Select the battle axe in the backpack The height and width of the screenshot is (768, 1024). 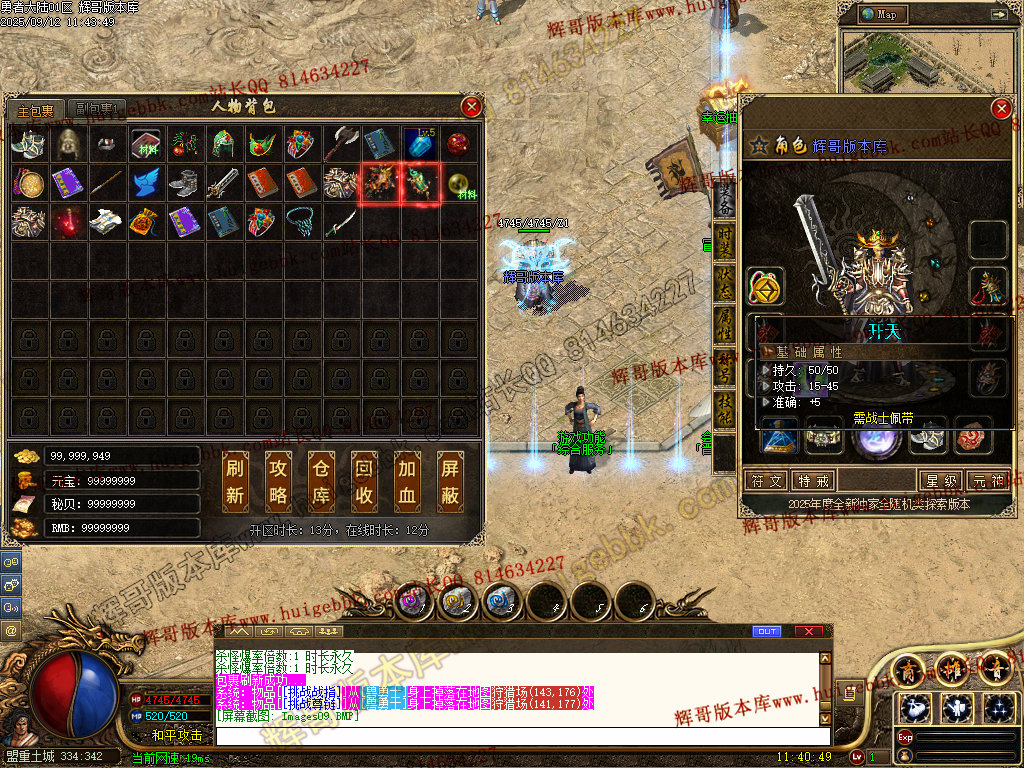[x=341, y=144]
